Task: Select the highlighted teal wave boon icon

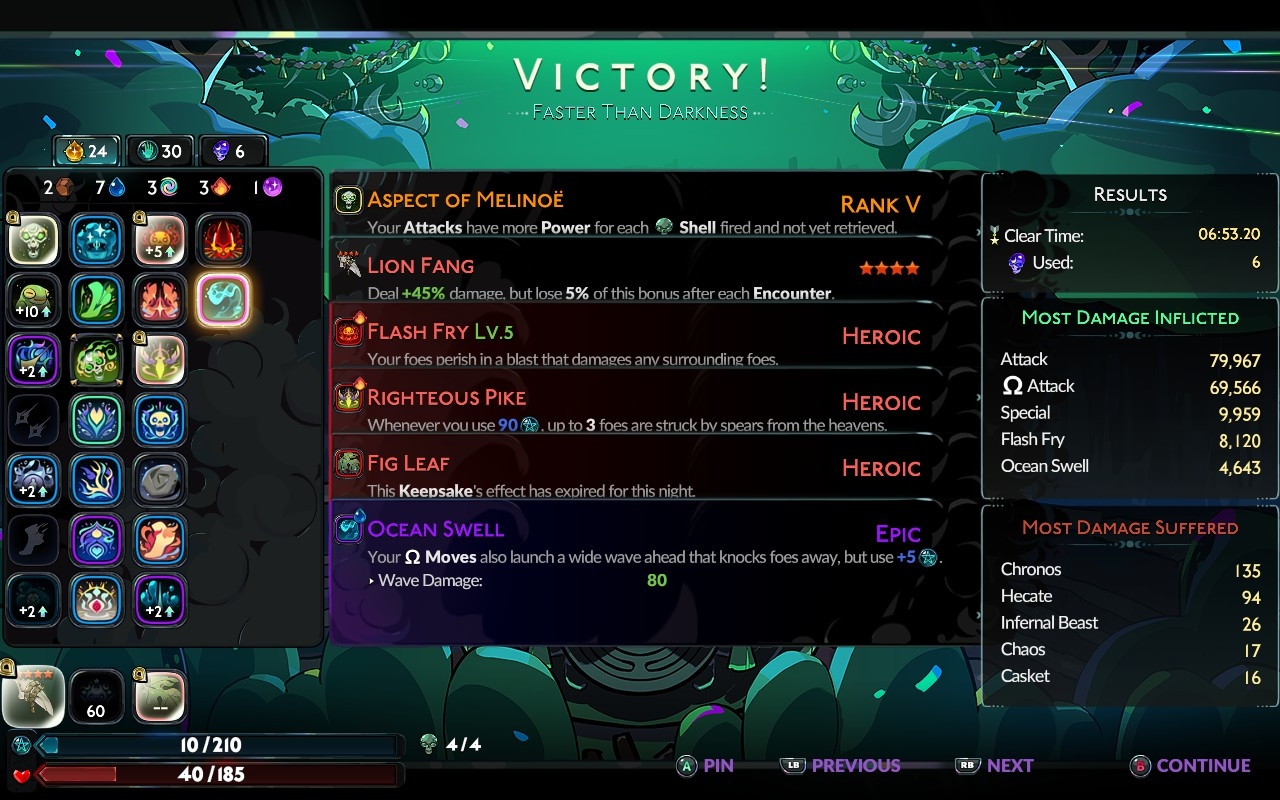Action: (223, 300)
